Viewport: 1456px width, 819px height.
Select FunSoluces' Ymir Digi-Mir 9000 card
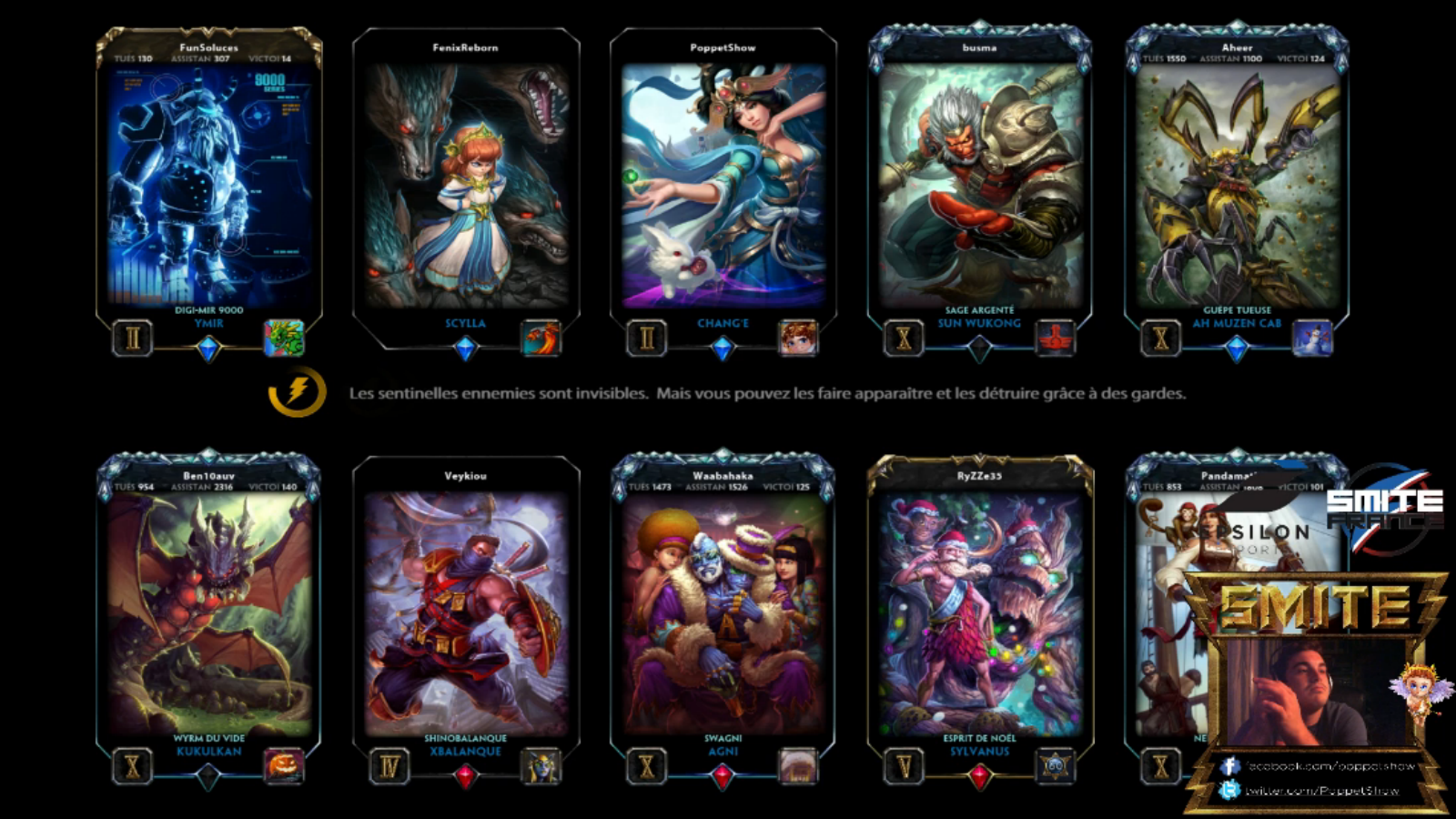point(208,187)
